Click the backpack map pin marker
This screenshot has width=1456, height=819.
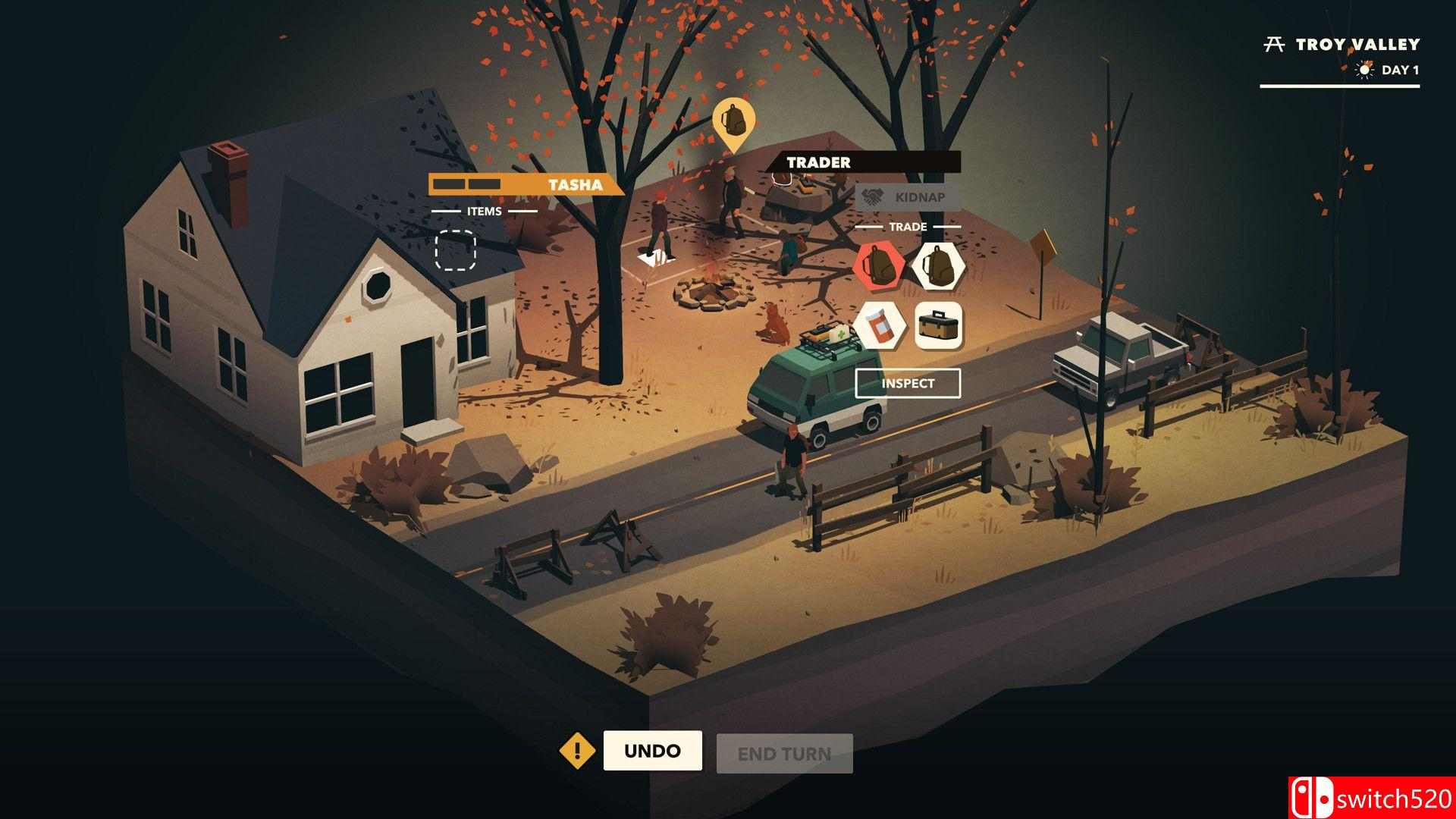coord(733,121)
